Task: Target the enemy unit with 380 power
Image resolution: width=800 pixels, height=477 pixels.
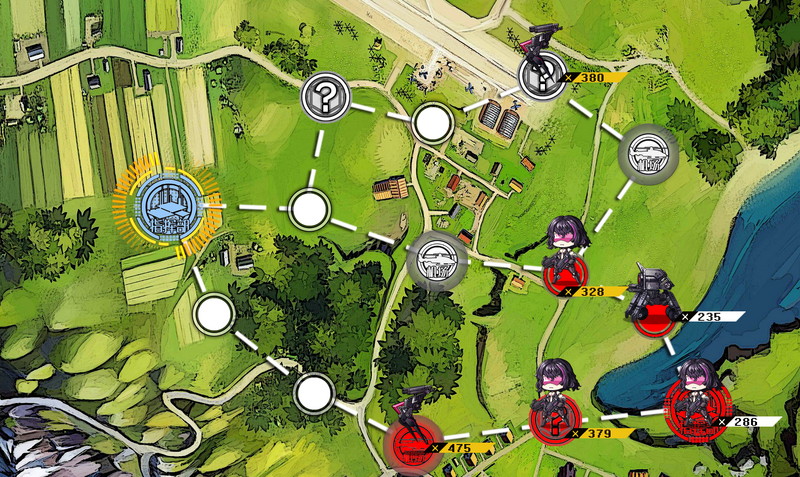Action: click(x=543, y=74)
